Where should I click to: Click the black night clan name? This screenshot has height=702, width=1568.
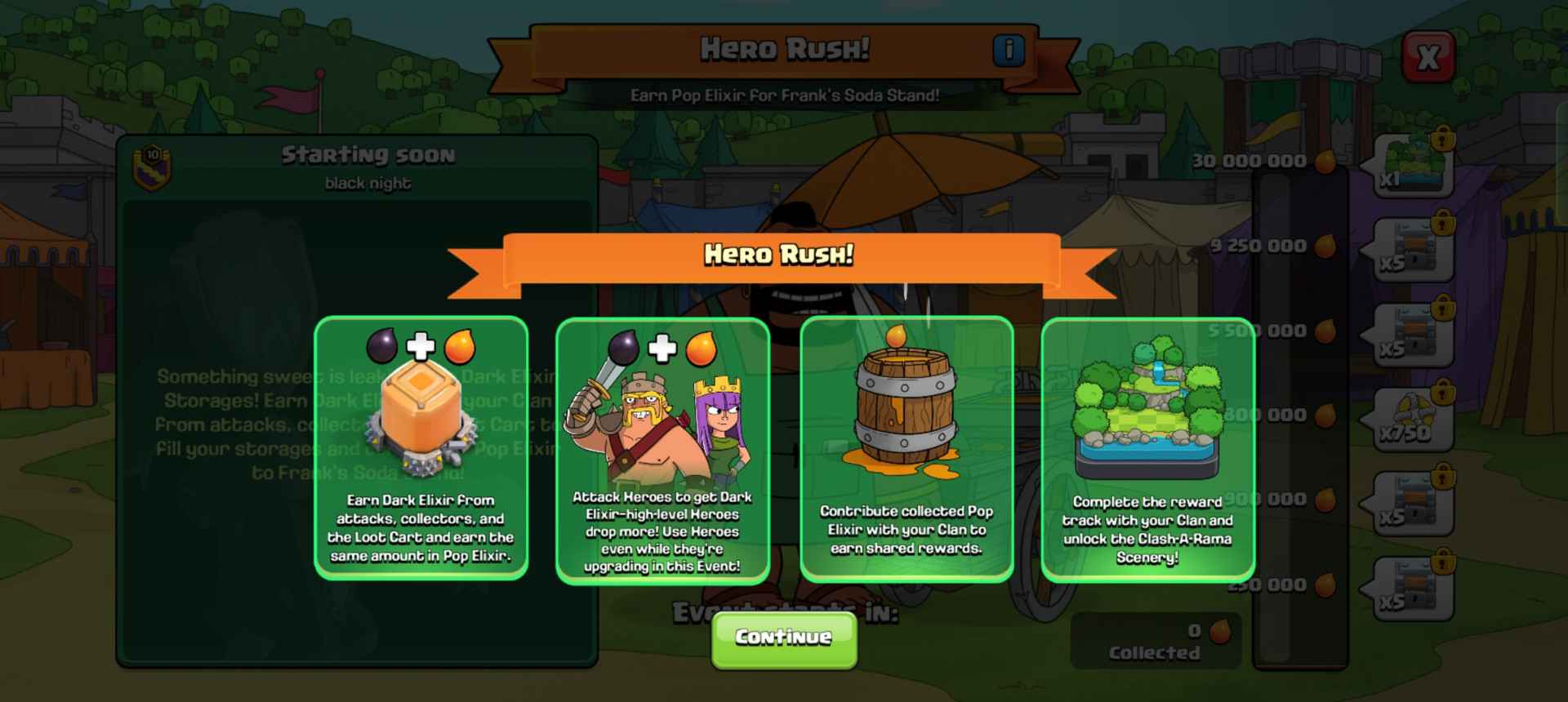click(369, 183)
